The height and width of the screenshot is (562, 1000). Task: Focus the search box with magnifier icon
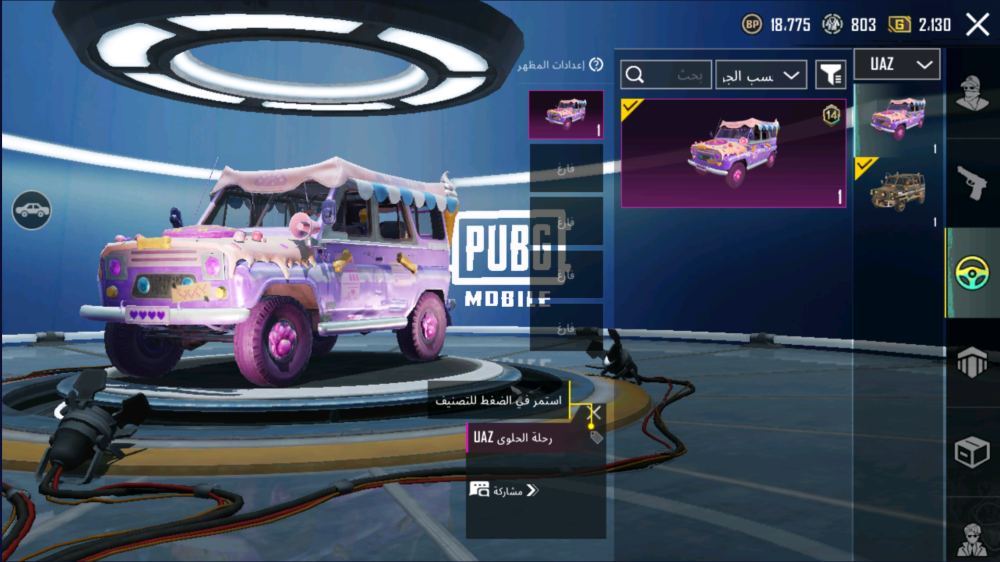[x=666, y=75]
